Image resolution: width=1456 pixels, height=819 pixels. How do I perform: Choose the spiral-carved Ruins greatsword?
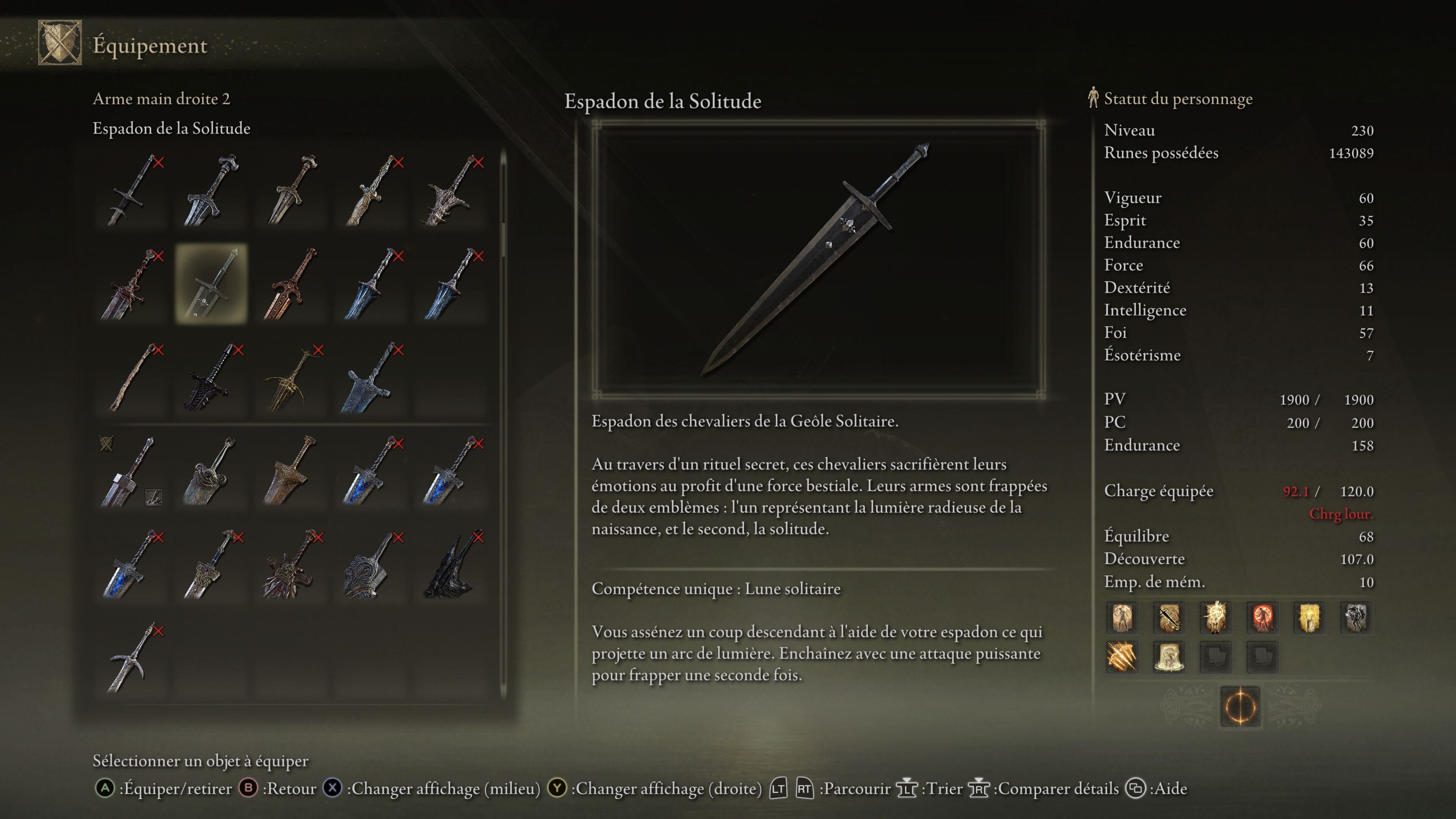pyautogui.click(x=371, y=565)
